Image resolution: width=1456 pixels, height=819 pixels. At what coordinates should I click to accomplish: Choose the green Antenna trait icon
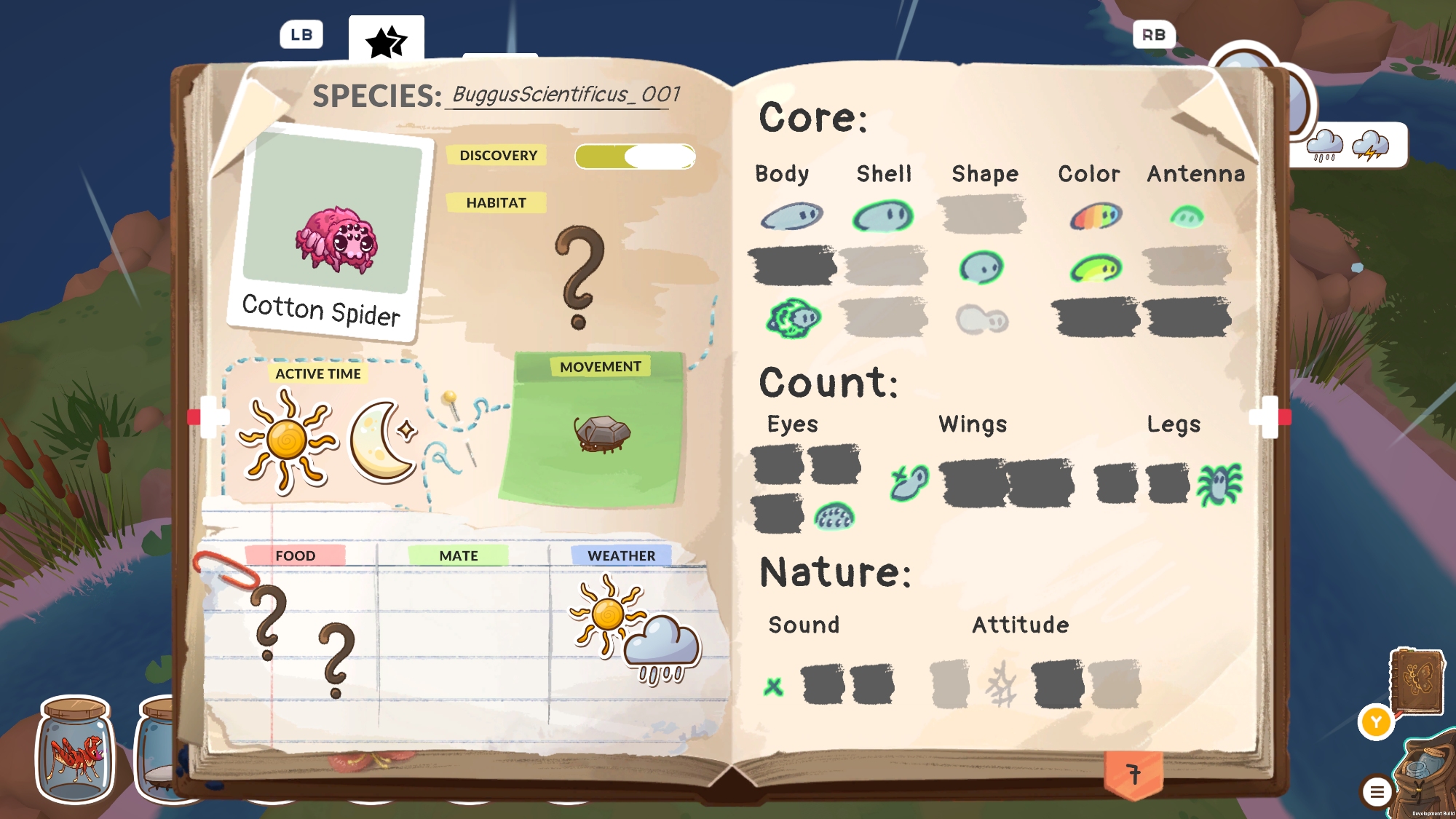(1187, 216)
